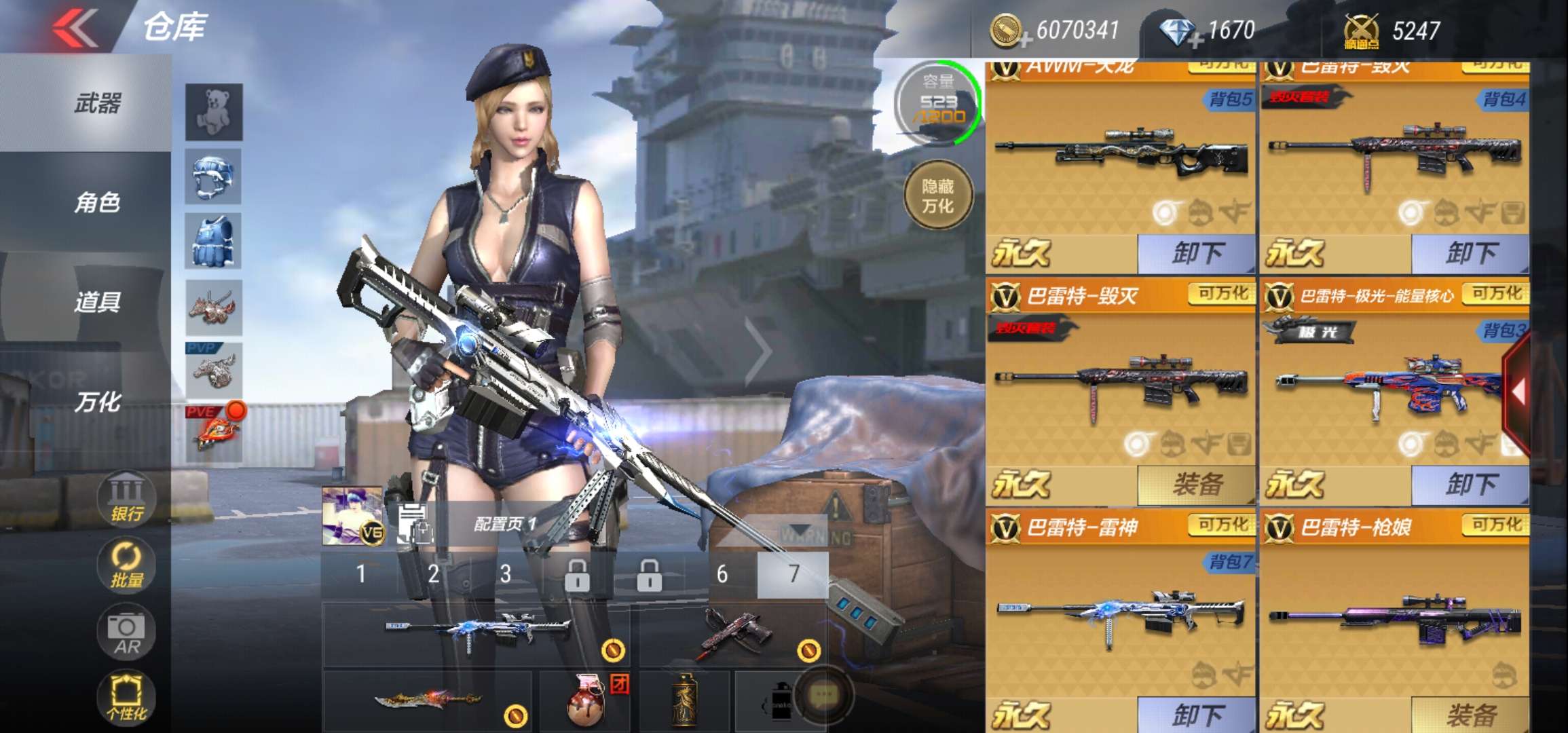Image resolution: width=1568 pixels, height=733 pixels.
Task: Select the 道具 items tab
Action: (x=97, y=301)
